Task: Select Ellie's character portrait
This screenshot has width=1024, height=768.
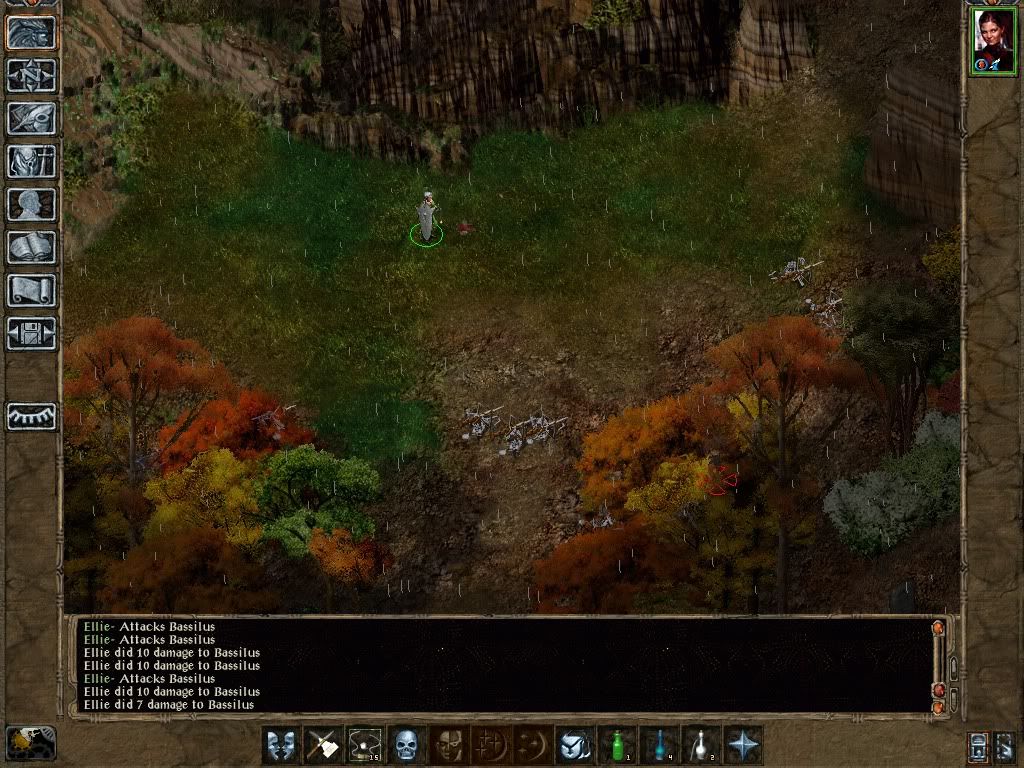Action: 992,40
